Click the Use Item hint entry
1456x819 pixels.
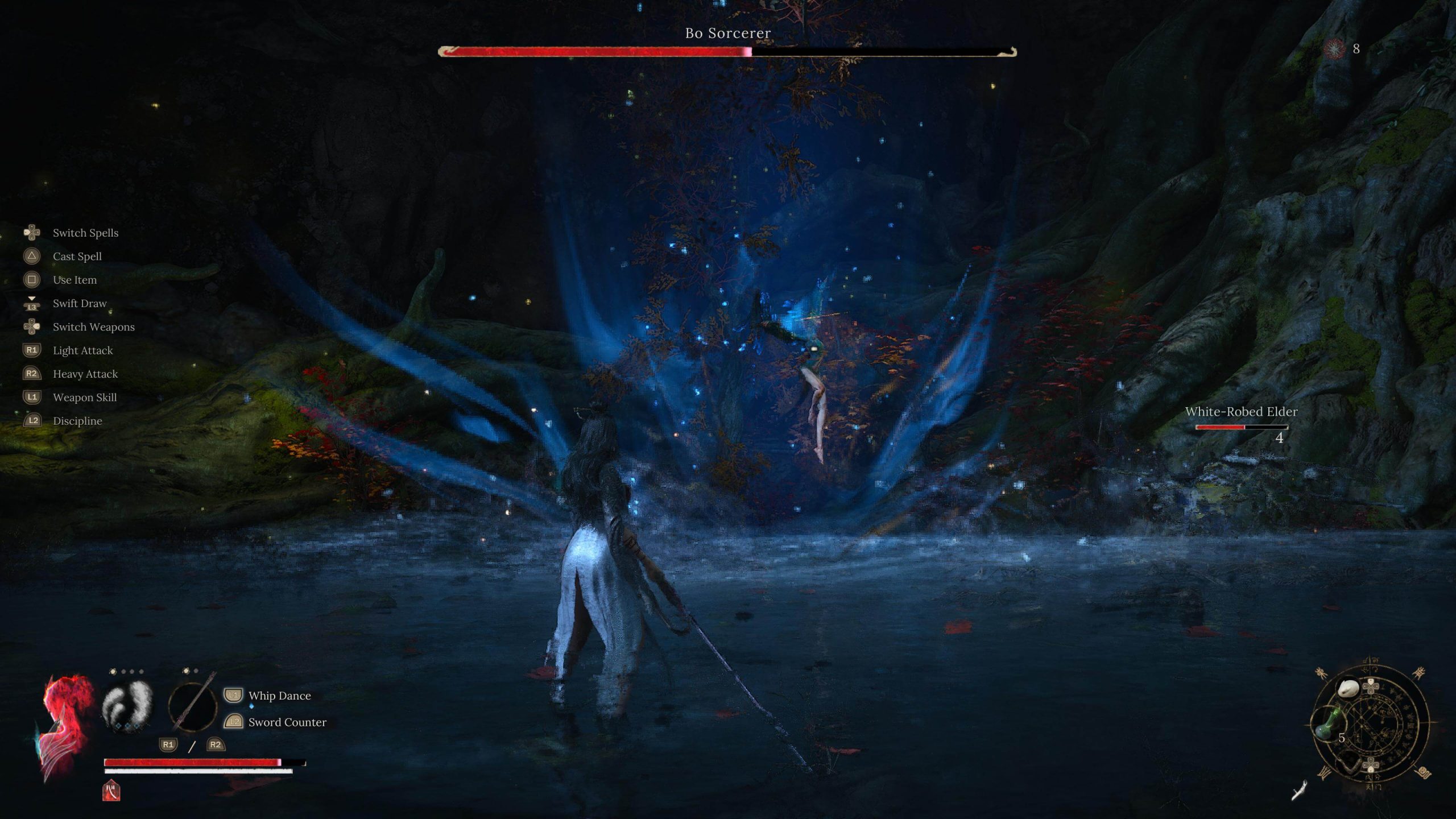coord(75,280)
